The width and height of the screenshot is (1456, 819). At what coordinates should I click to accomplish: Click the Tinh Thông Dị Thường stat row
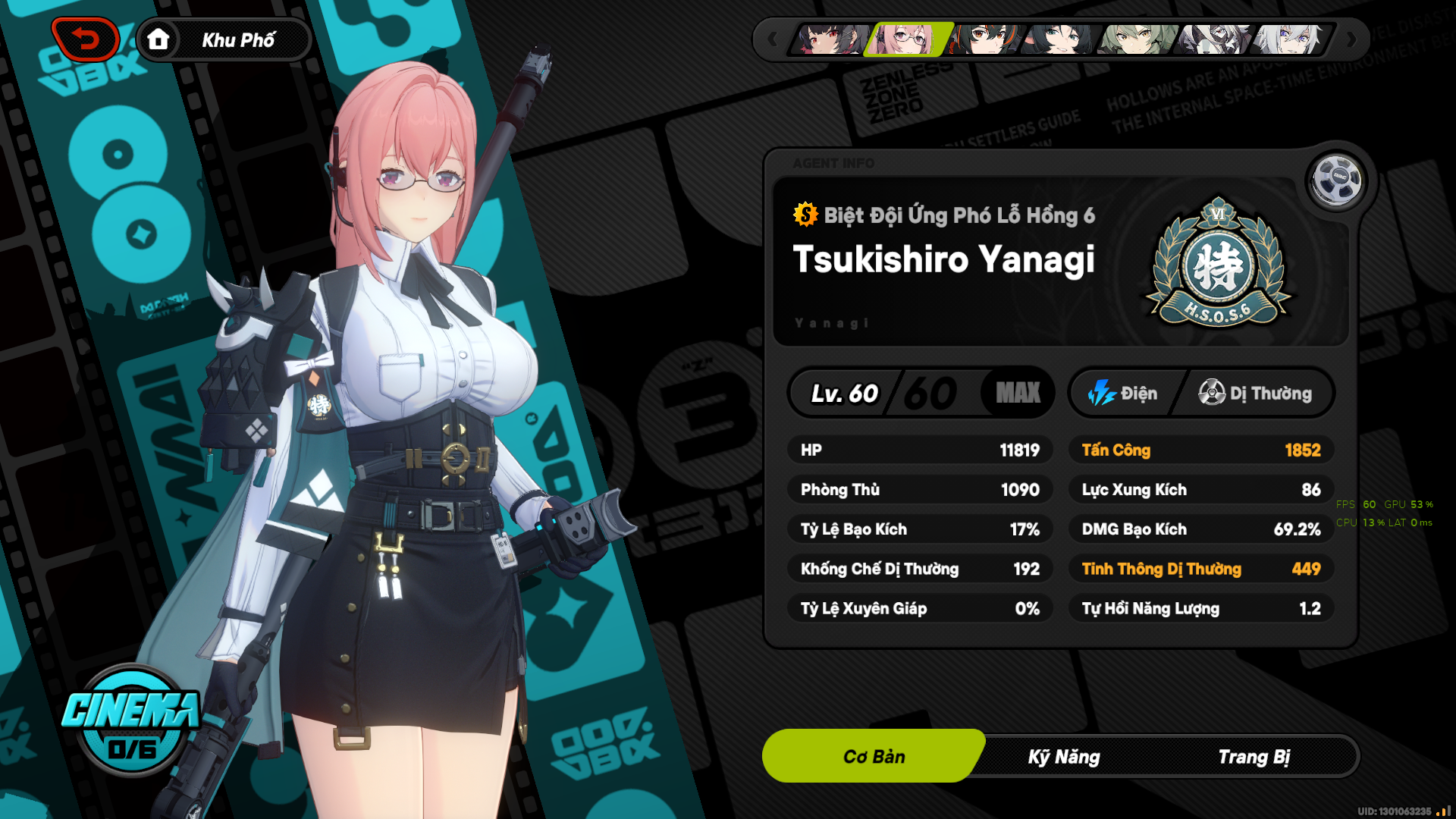click(x=1200, y=569)
